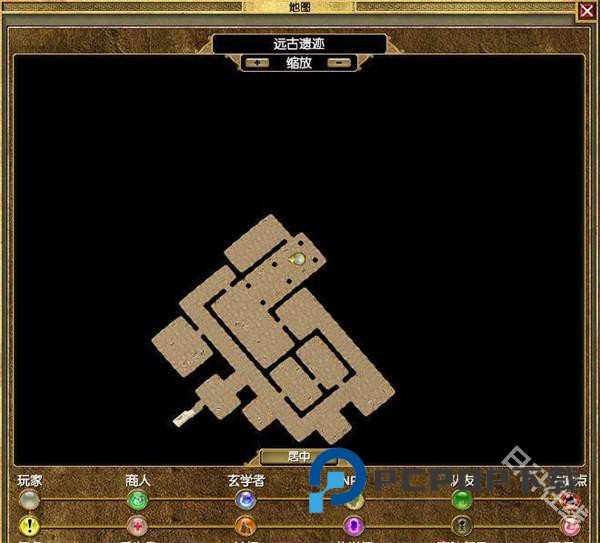This screenshot has height=543, width=600.
Task: Zoom in with the plus button
Action: click(258, 62)
